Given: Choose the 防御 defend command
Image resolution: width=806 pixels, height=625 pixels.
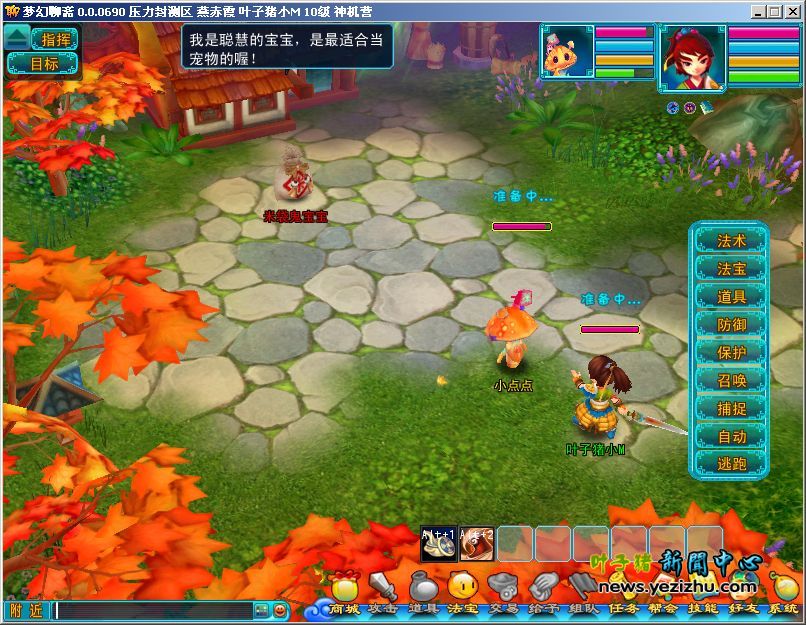Looking at the screenshot, I should click(731, 325).
